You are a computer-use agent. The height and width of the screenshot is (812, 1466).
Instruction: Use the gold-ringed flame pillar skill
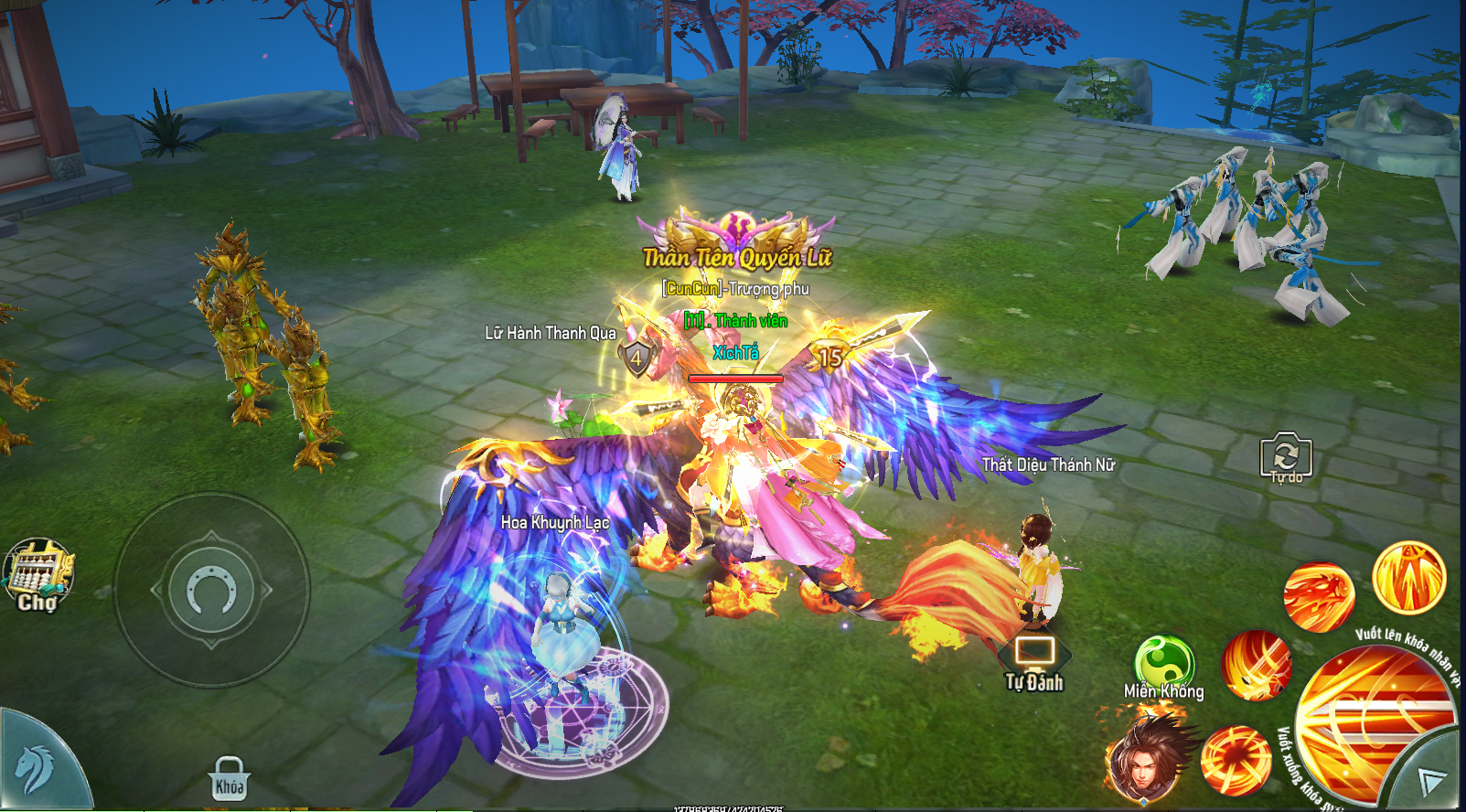(x=1408, y=578)
